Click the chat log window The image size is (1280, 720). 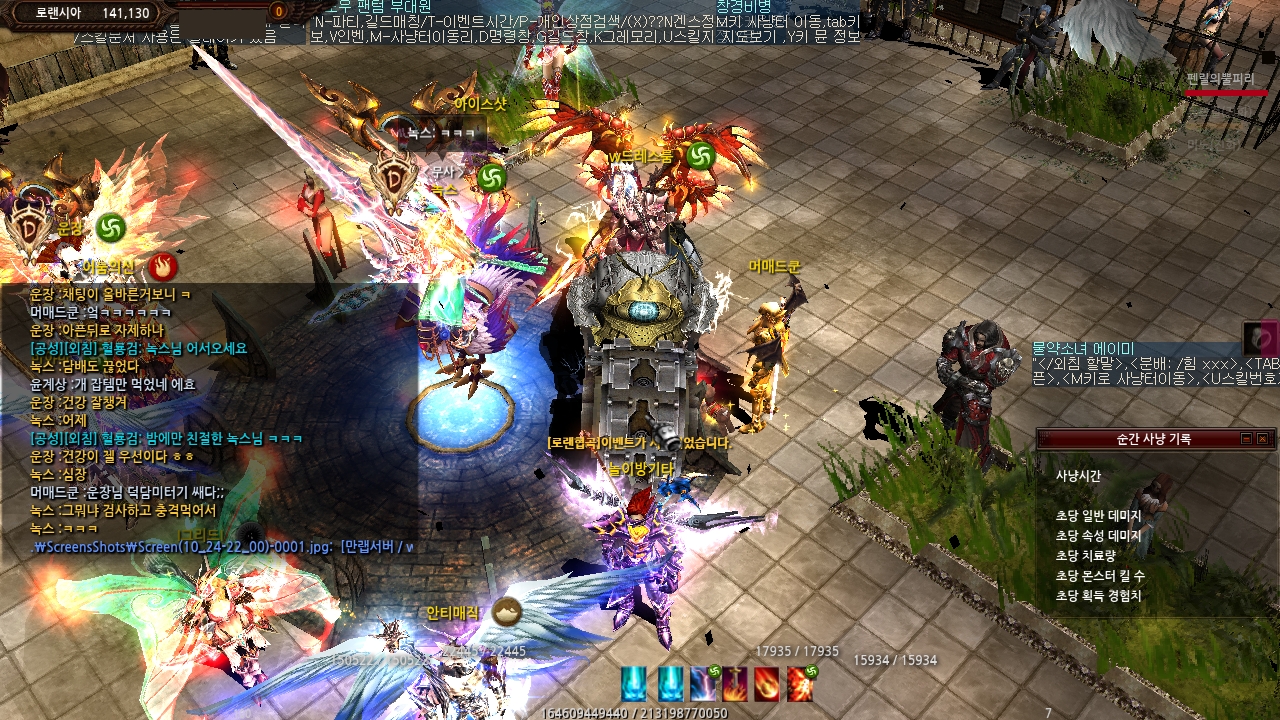(x=210, y=420)
